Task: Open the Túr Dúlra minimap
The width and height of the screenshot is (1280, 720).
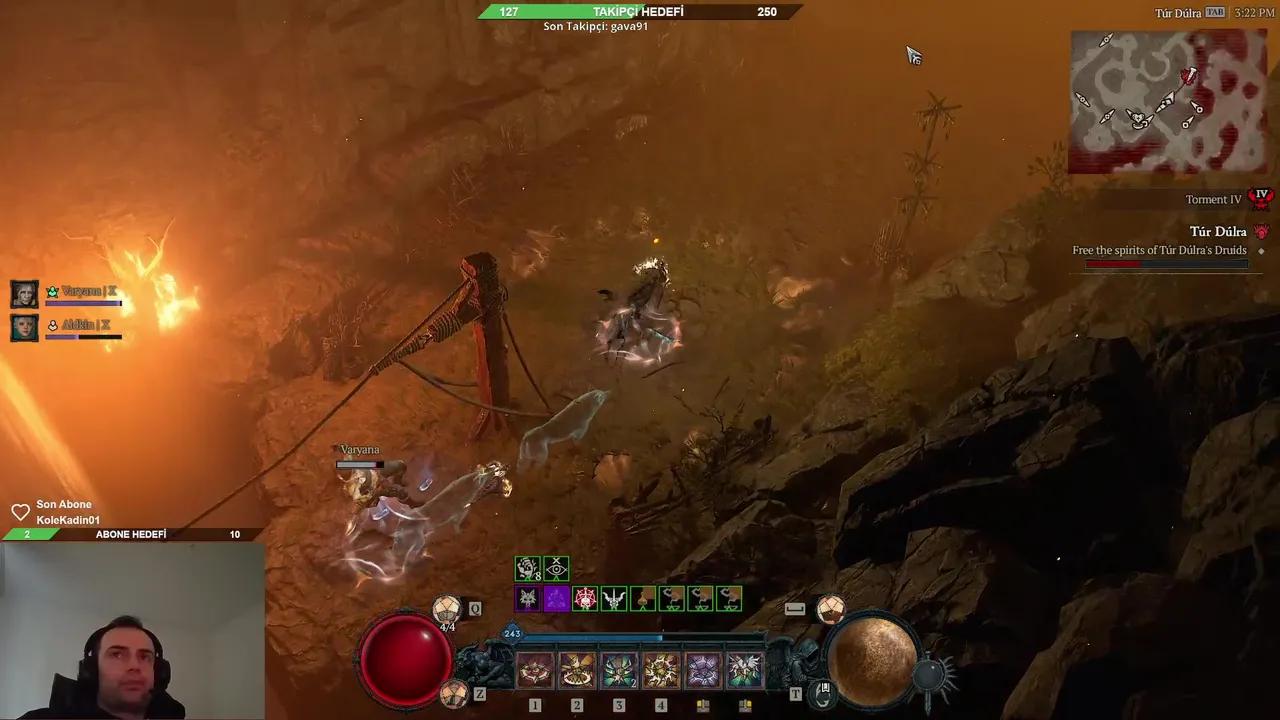Action: tap(1167, 101)
